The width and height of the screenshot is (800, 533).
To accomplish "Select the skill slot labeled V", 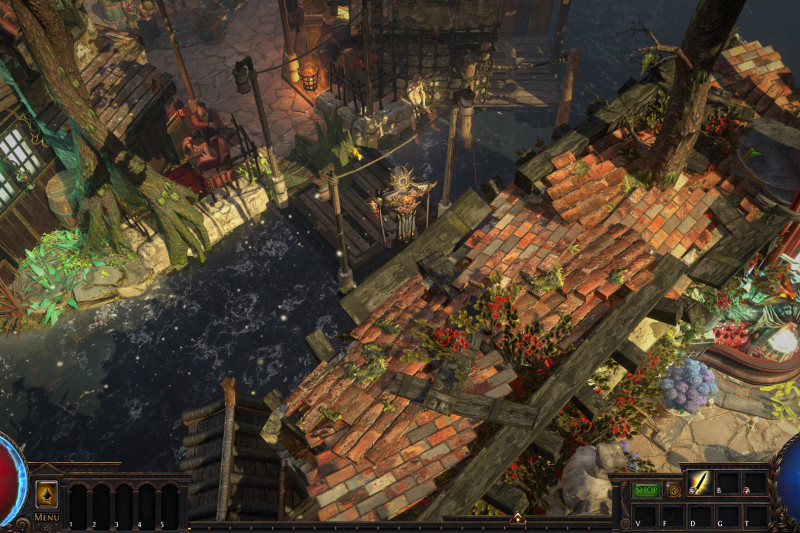I will click(645, 516).
